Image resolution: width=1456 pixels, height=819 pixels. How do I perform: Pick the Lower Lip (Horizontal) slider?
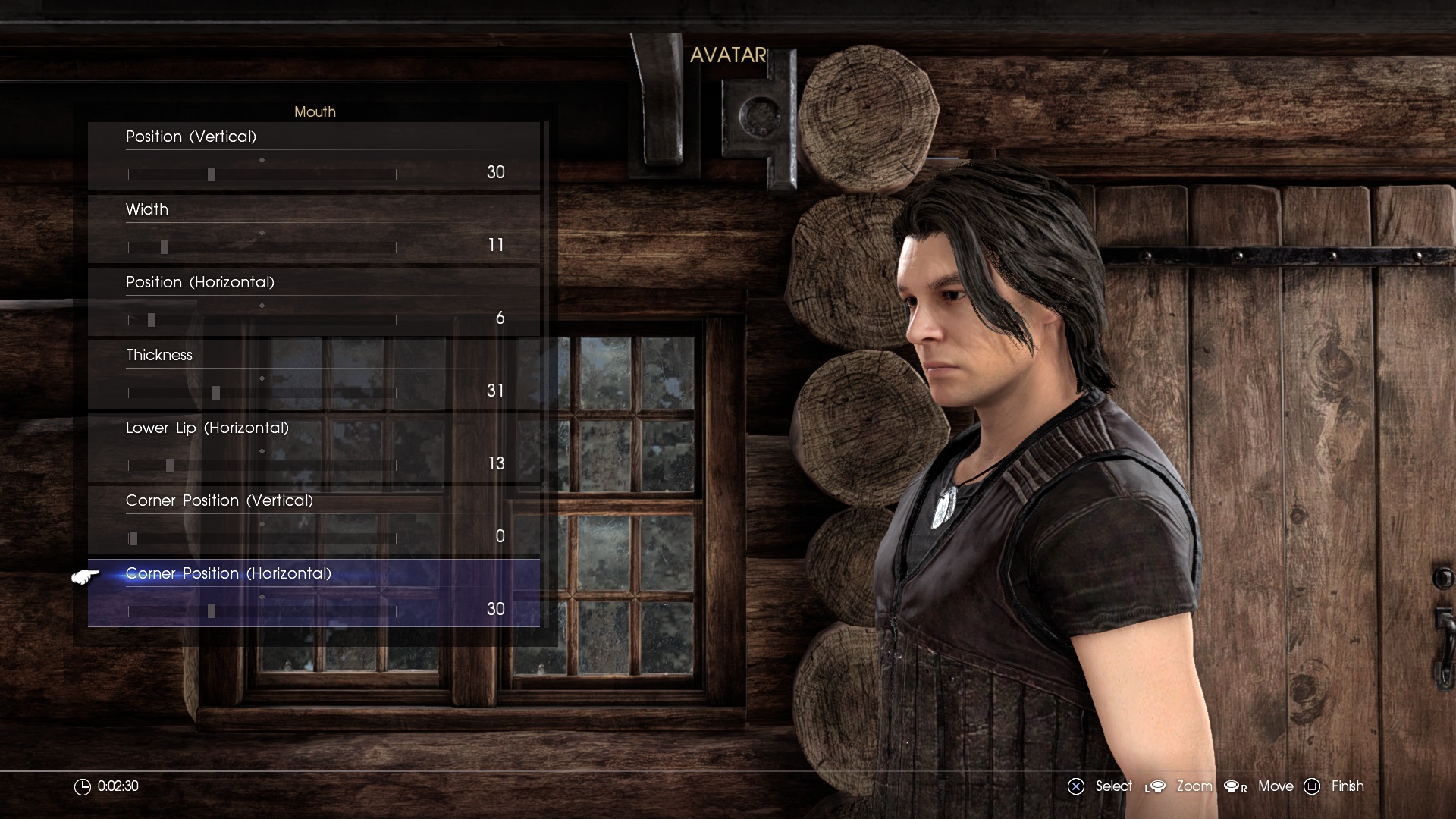pos(262,465)
